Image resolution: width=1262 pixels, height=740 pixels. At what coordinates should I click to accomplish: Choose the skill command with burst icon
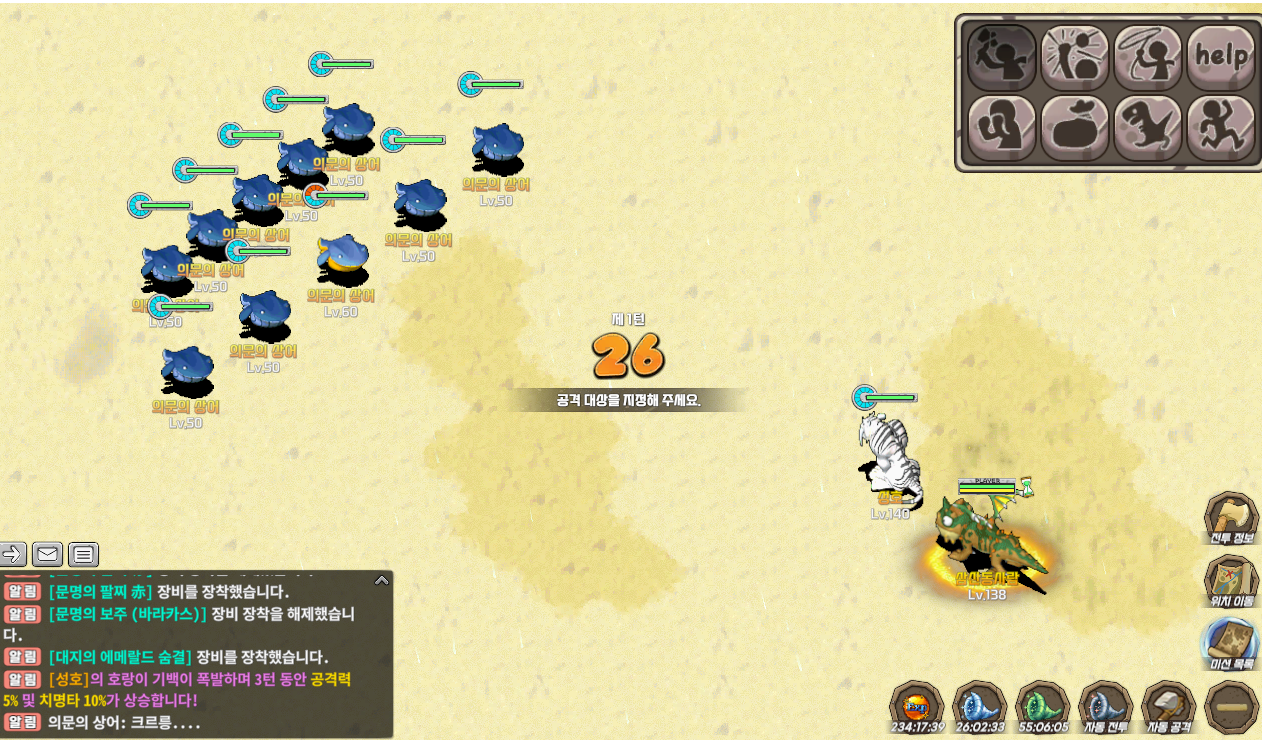point(1075,56)
